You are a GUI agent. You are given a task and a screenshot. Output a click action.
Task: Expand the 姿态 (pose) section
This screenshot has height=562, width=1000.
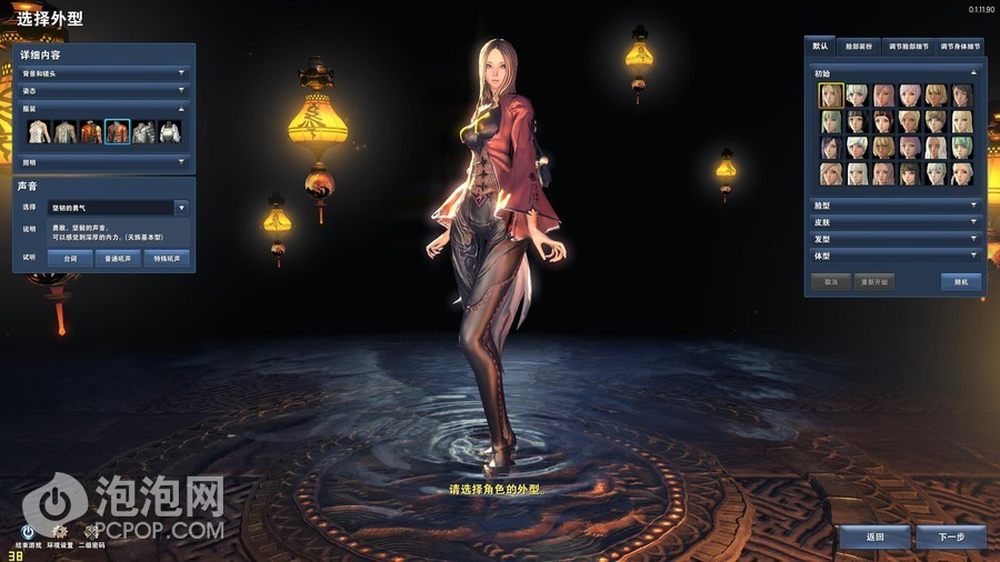(104, 90)
